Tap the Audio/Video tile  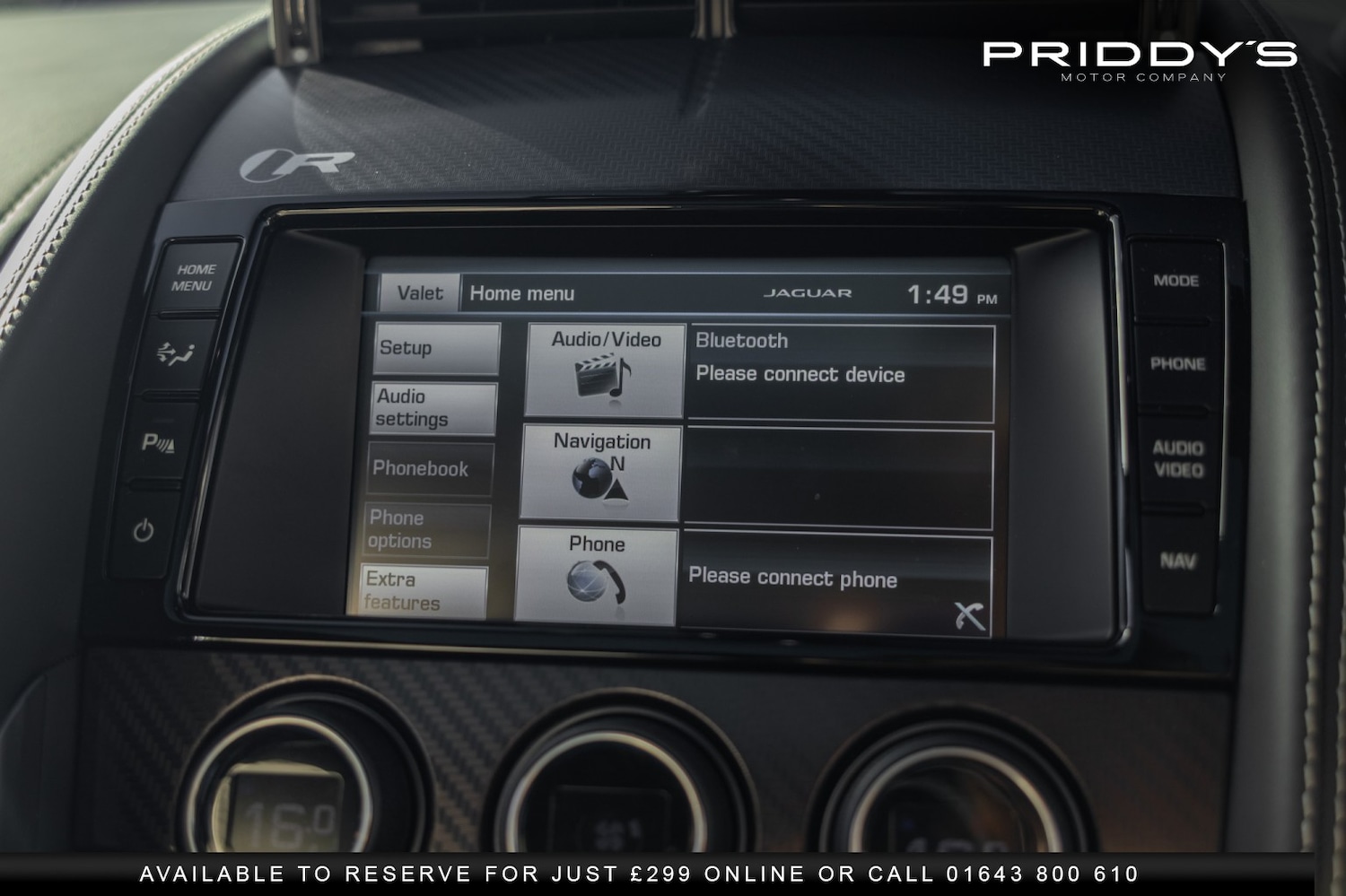click(606, 370)
